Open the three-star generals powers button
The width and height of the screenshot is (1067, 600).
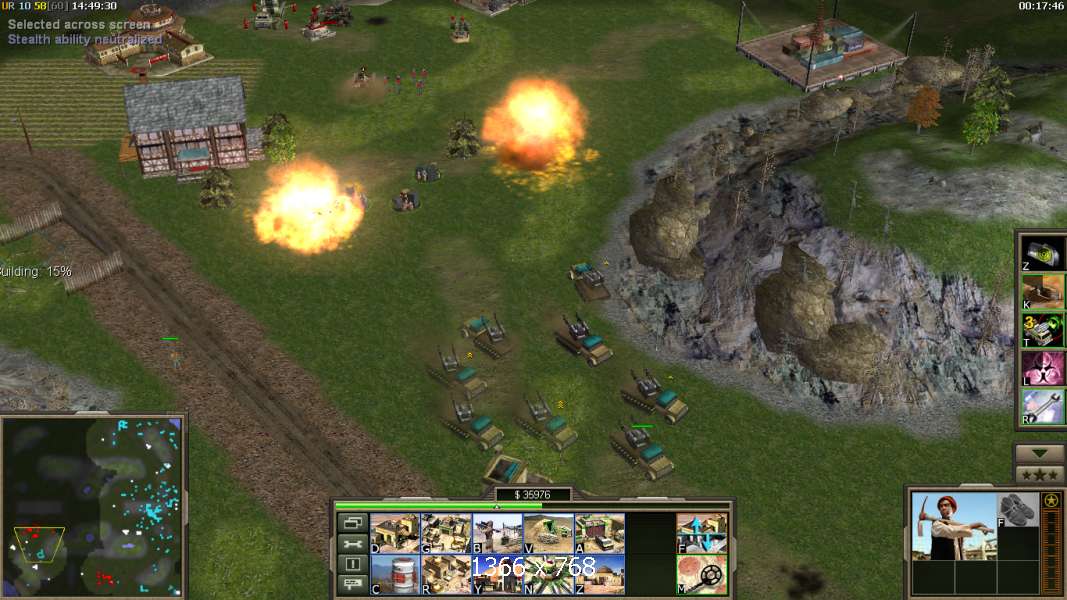1040,474
